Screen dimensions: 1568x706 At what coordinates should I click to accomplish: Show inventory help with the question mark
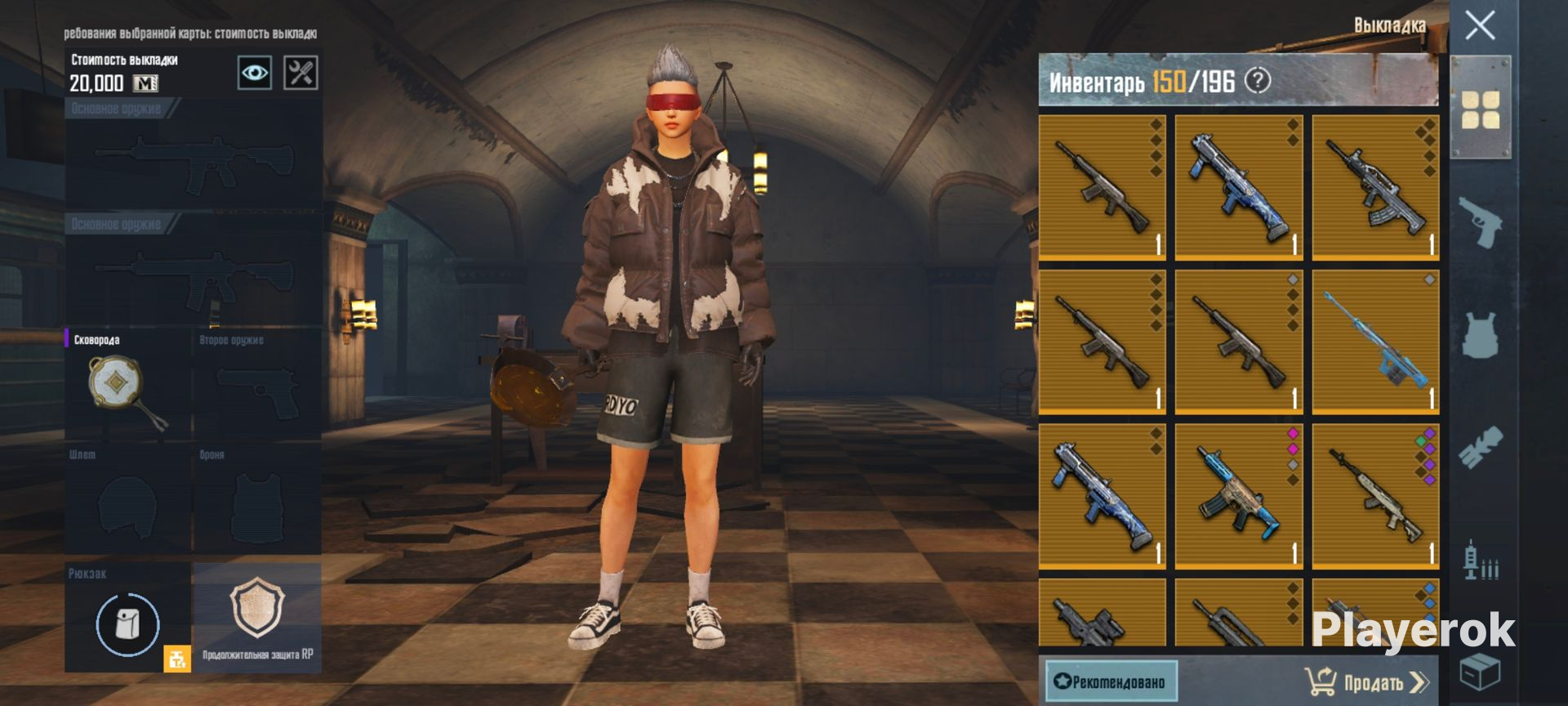1258,81
